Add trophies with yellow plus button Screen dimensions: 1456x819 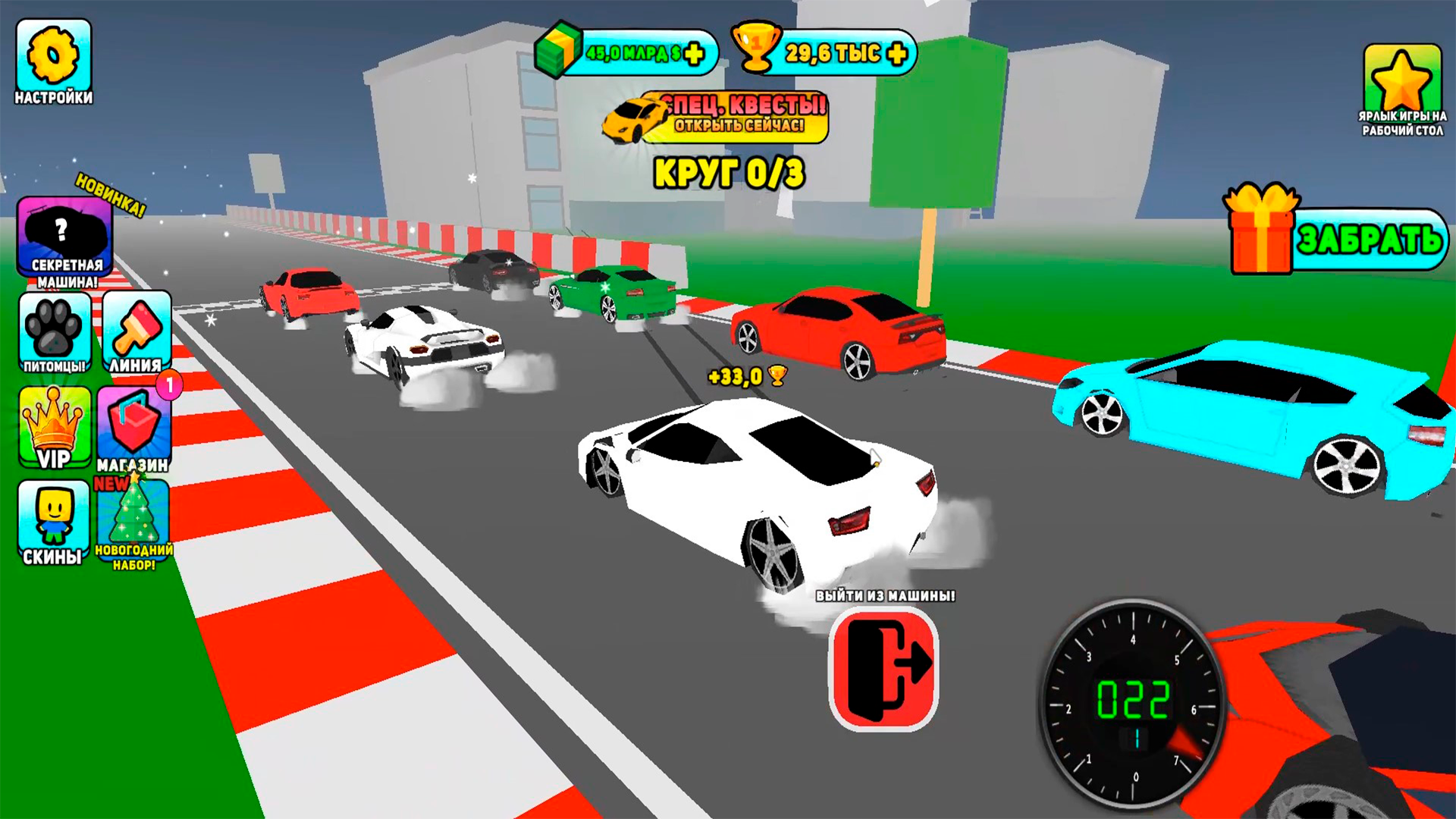[899, 53]
